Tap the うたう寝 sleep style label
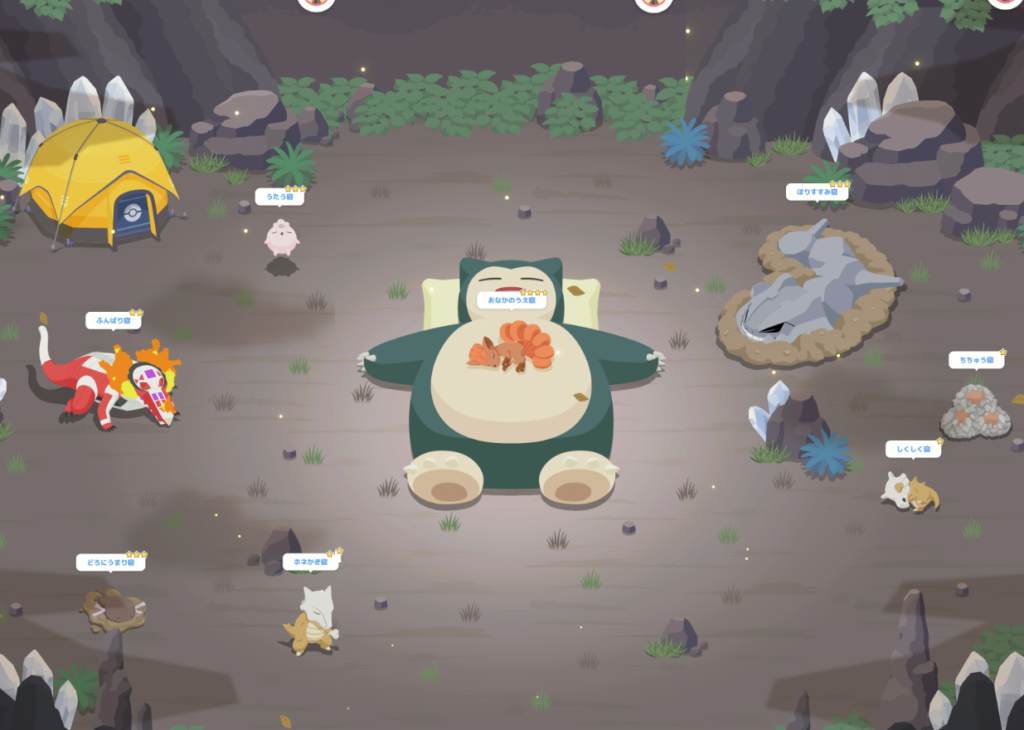 [x=280, y=197]
